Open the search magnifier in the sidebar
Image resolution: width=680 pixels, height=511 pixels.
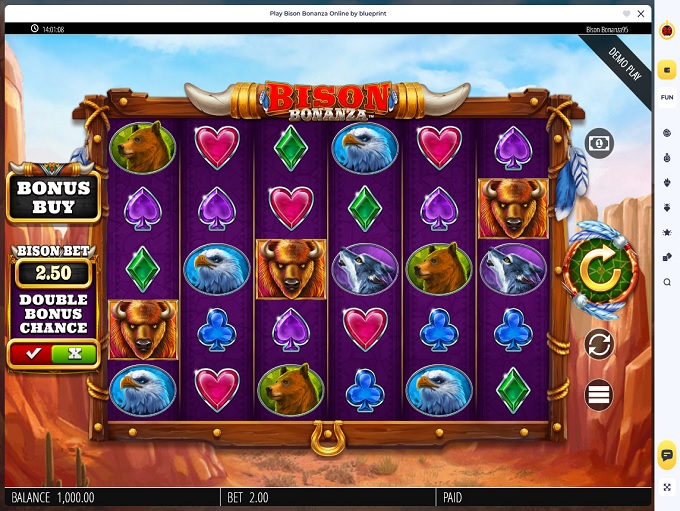(667, 282)
